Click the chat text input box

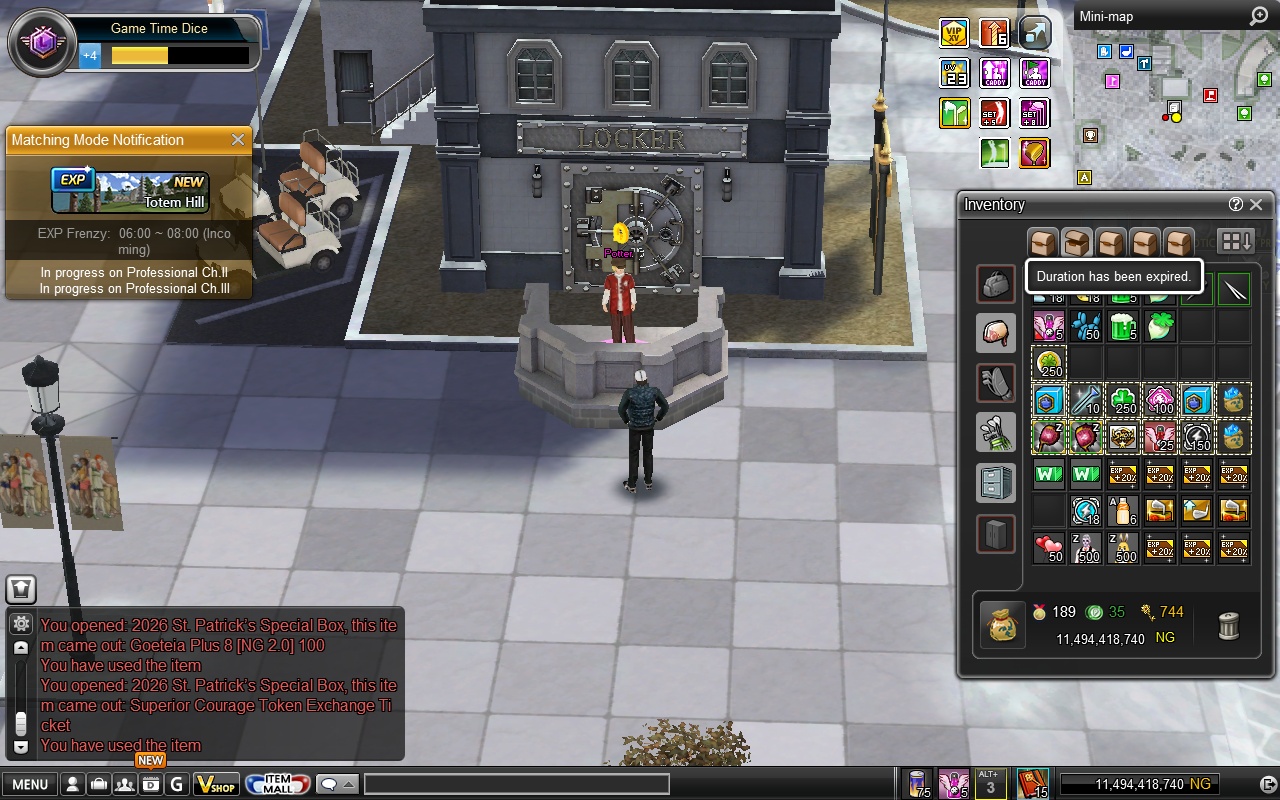516,784
